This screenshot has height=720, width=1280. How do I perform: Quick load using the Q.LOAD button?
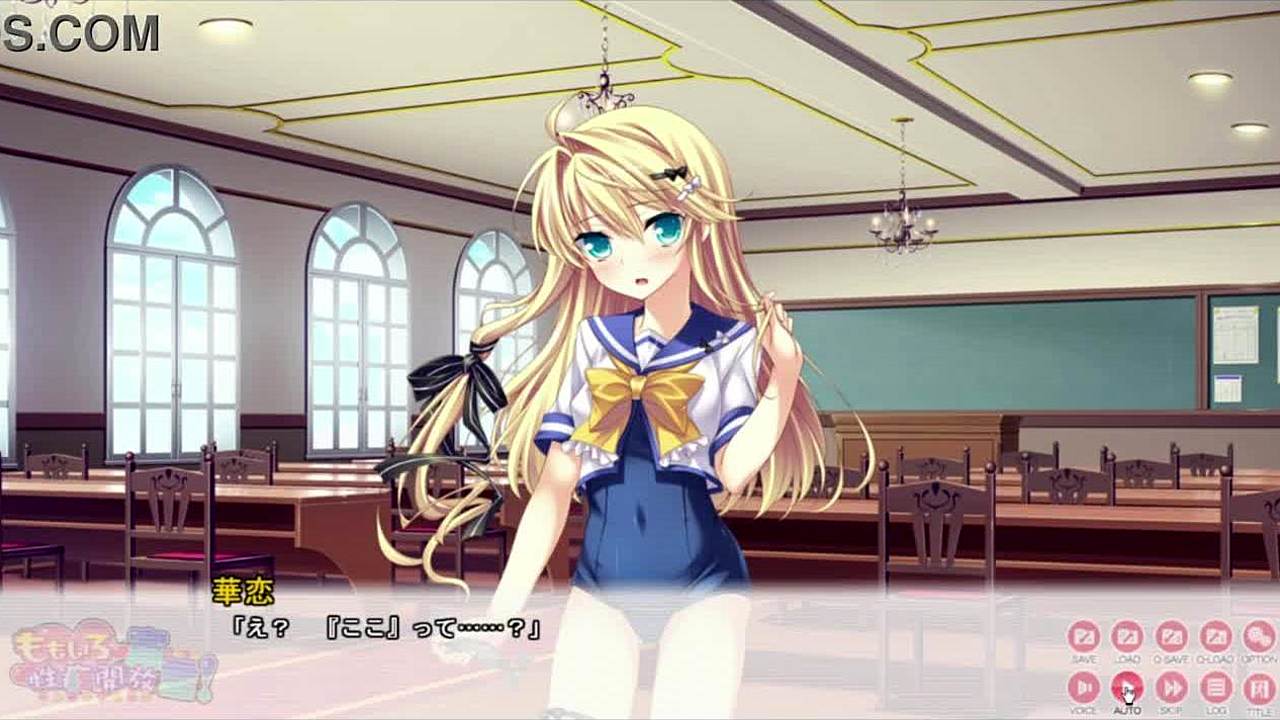click(1215, 637)
